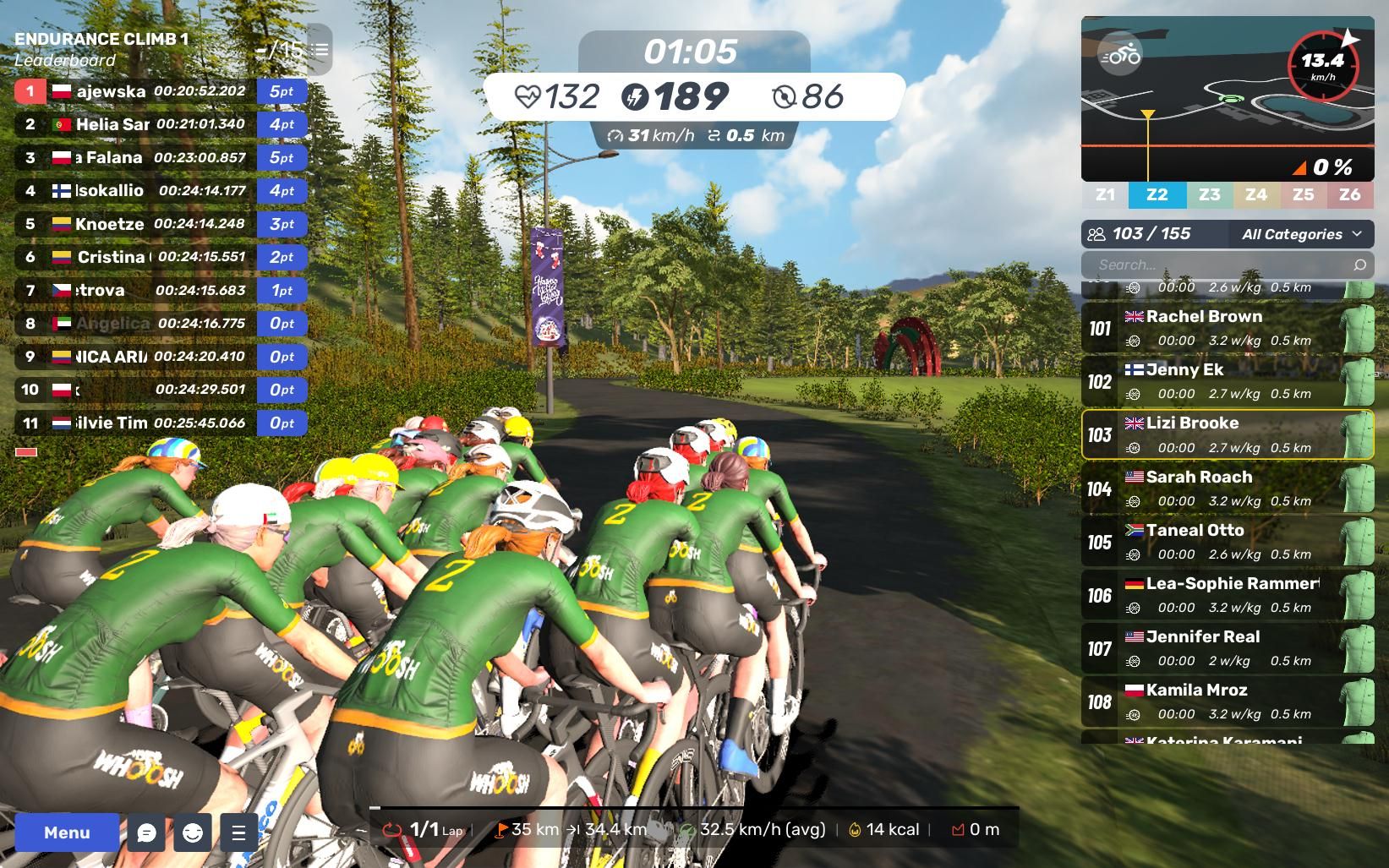Click the smiley emote button

pyautogui.click(x=193, y=833)
